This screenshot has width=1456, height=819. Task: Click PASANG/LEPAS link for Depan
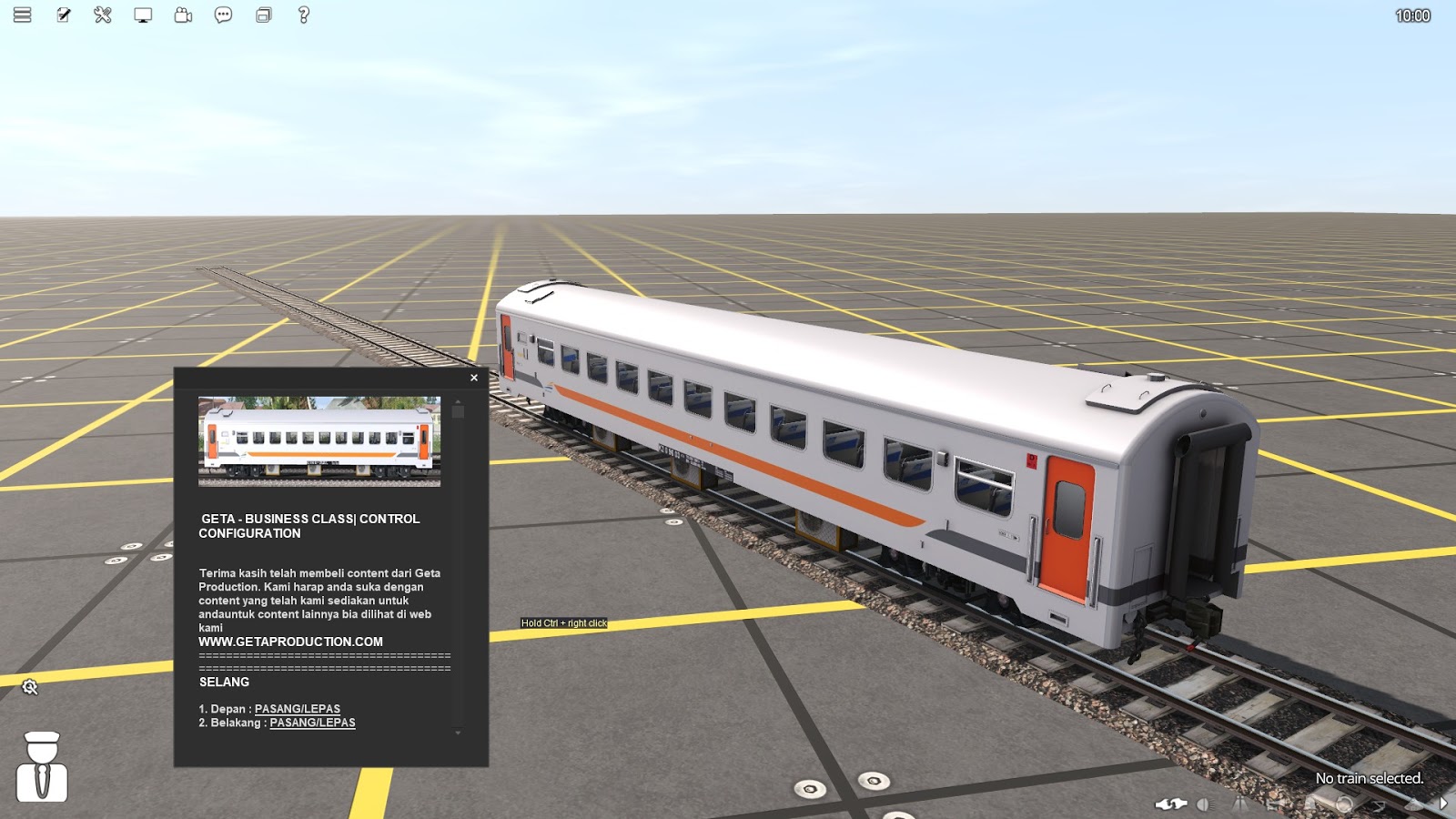tap(298, 708)
